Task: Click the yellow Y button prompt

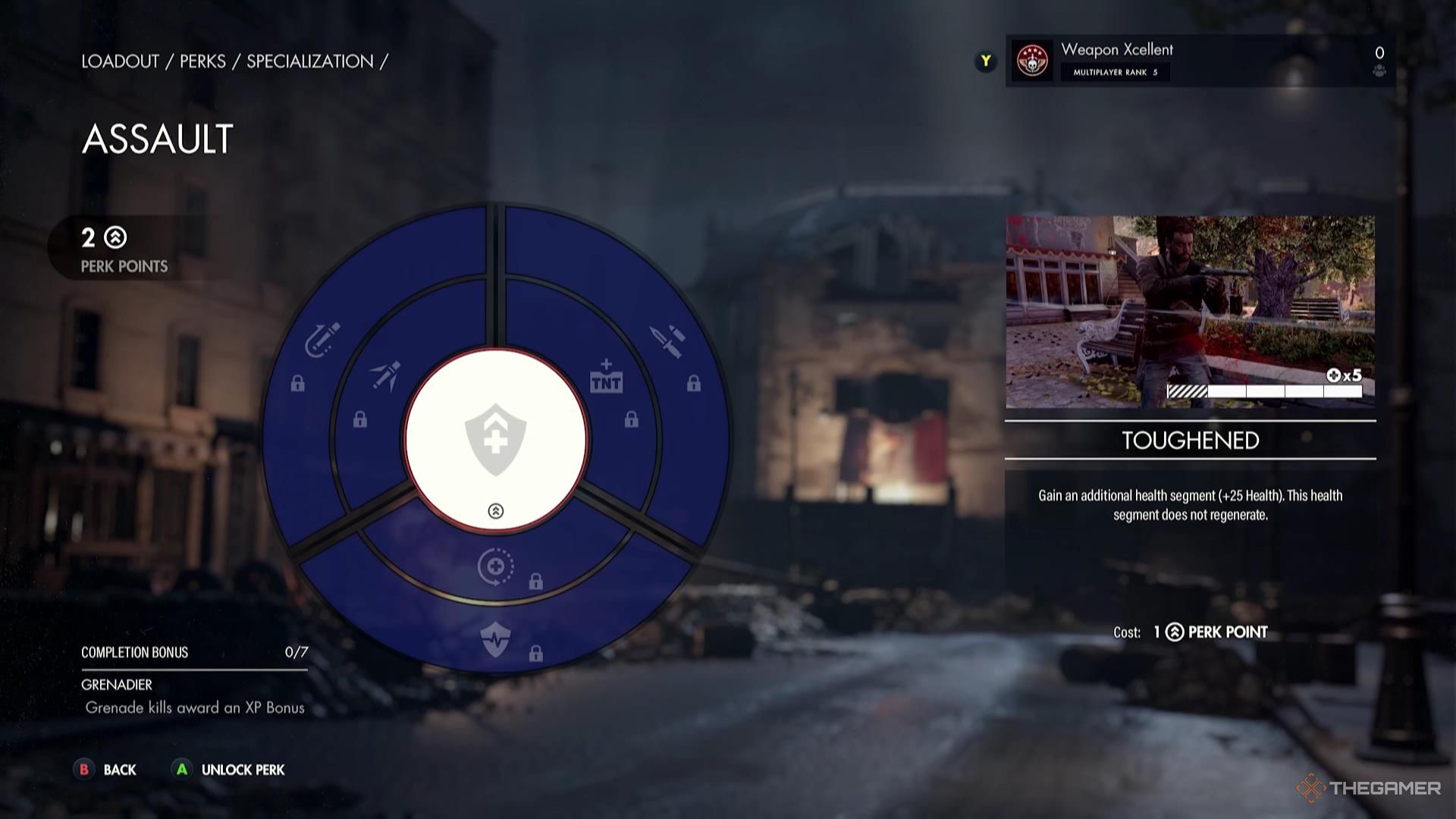Action: [985, 61]
